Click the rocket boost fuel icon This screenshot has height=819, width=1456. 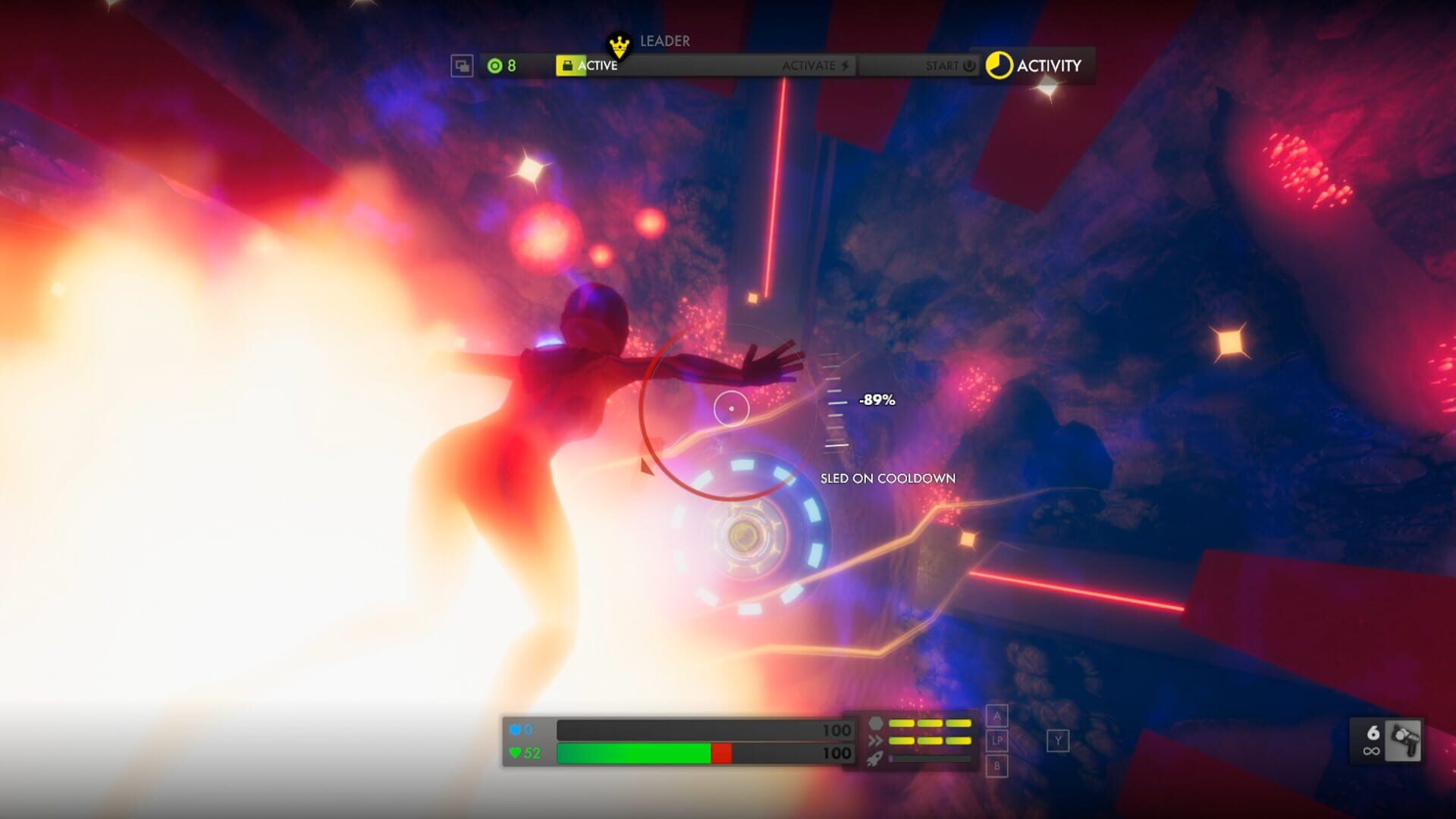876,759
